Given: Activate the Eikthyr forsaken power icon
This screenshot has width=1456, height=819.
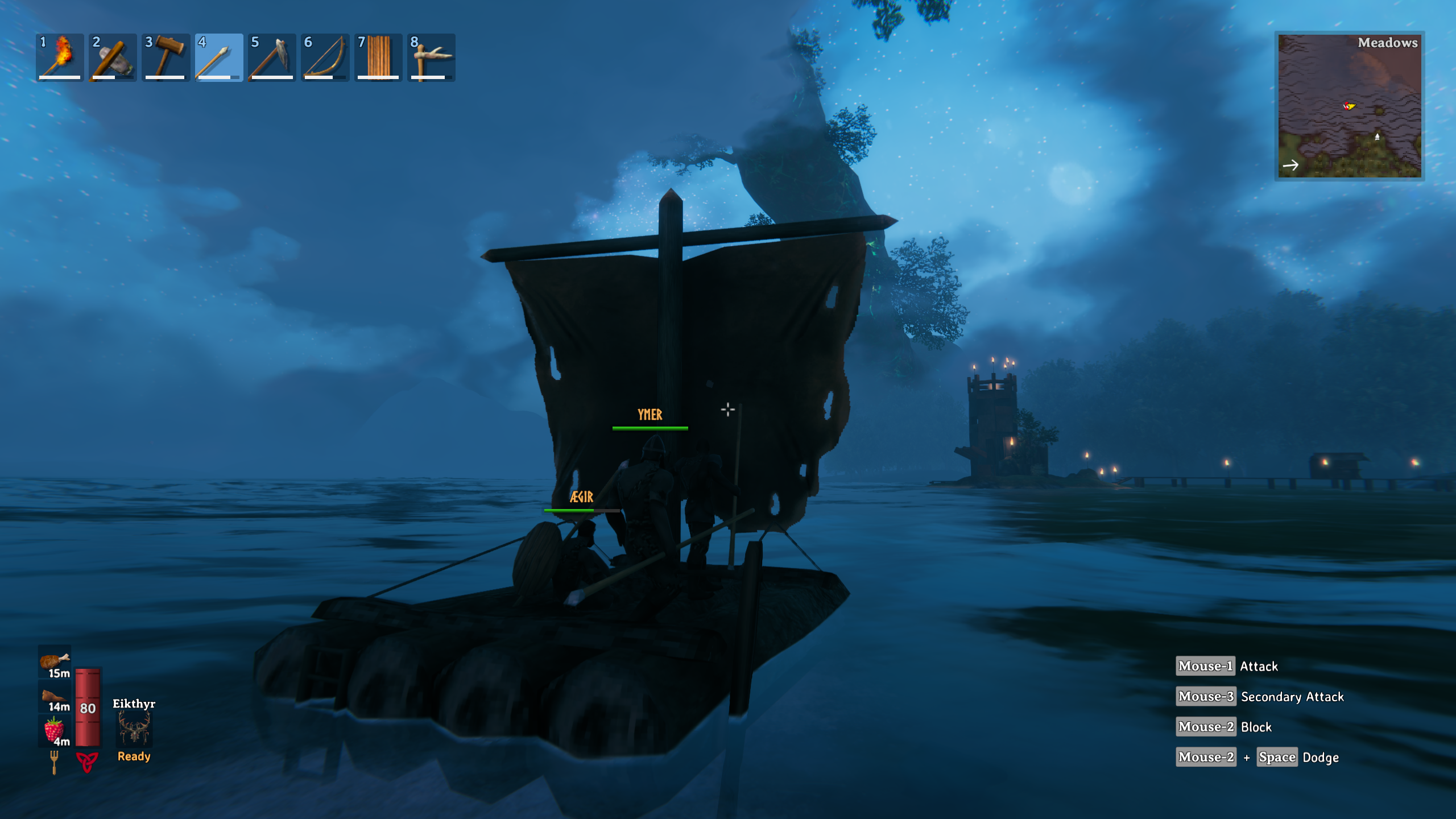Looking at the screenshot, I should (x=134, y=729).
